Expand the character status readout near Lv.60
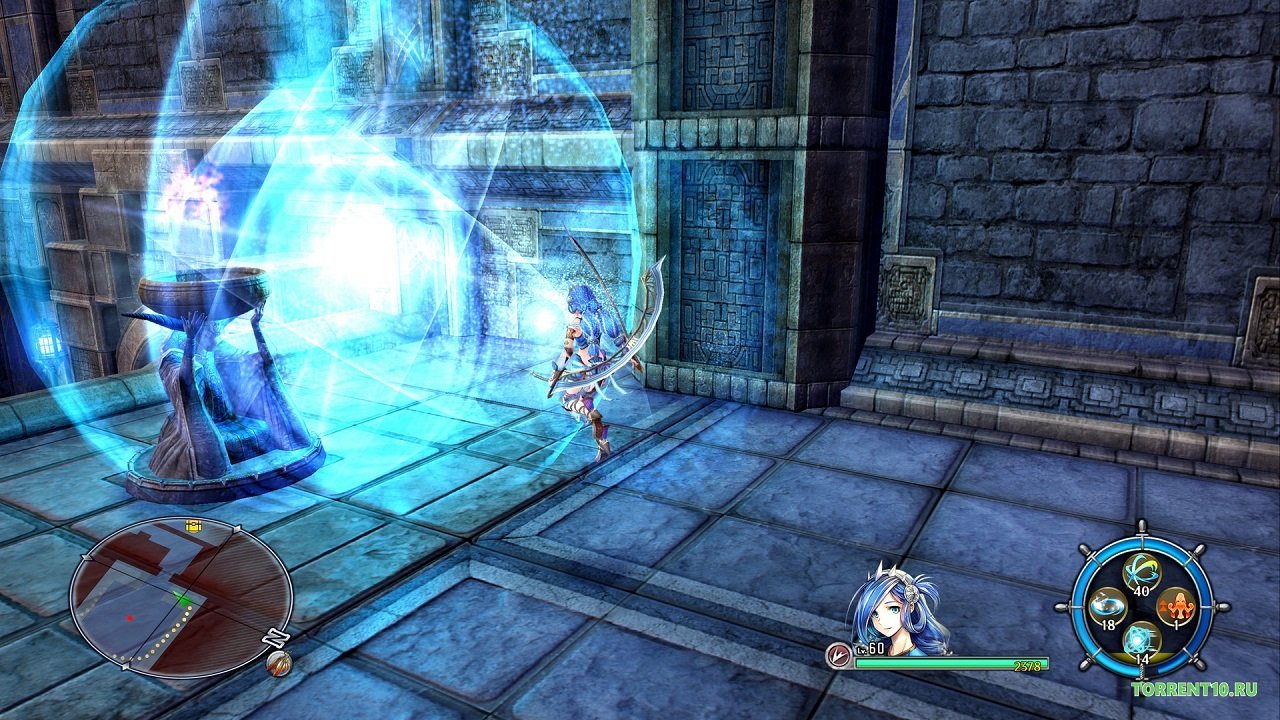The height and width of the screenshot is (720, 1280). pyautogui.click(x=872, y=648)
